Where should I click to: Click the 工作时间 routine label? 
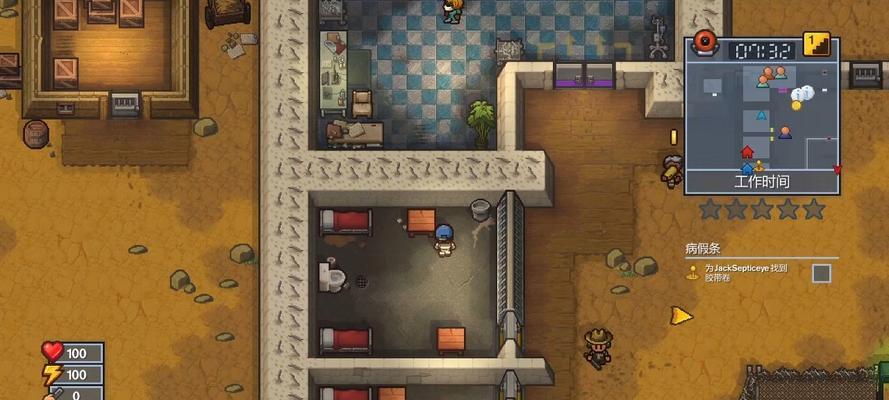click(761, 182)
